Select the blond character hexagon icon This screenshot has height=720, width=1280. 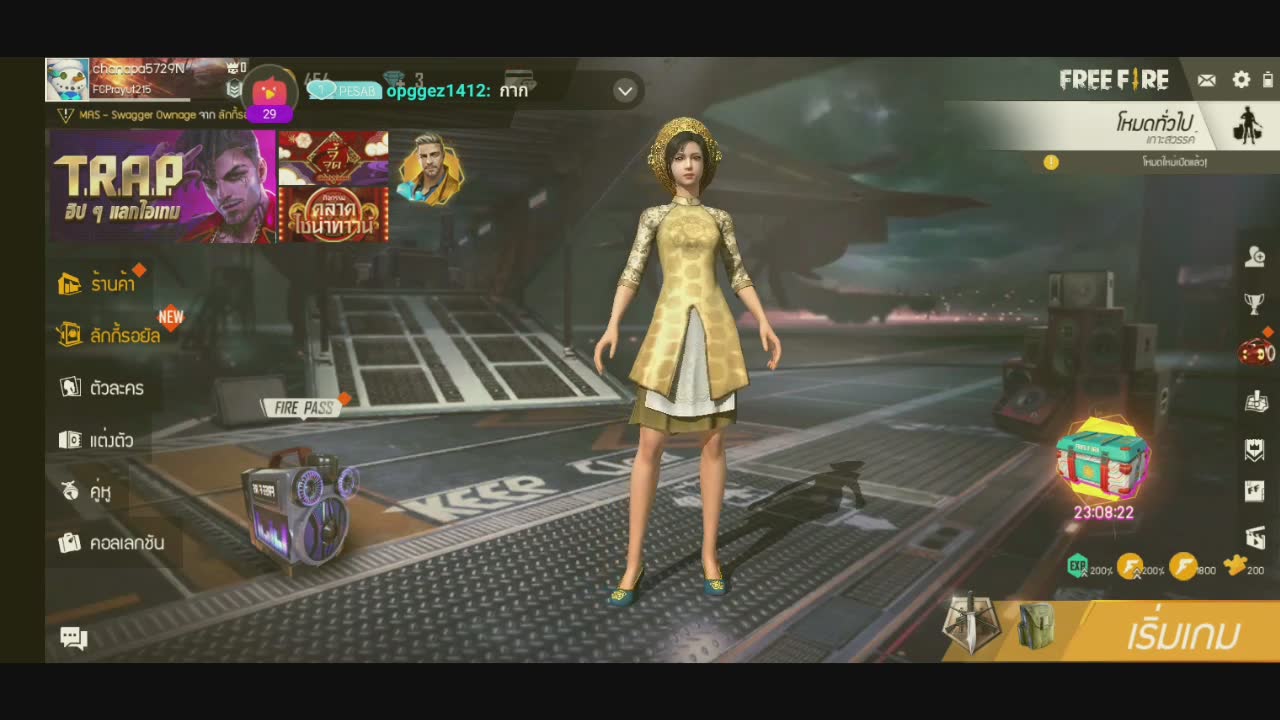click(x=430, y=168)
